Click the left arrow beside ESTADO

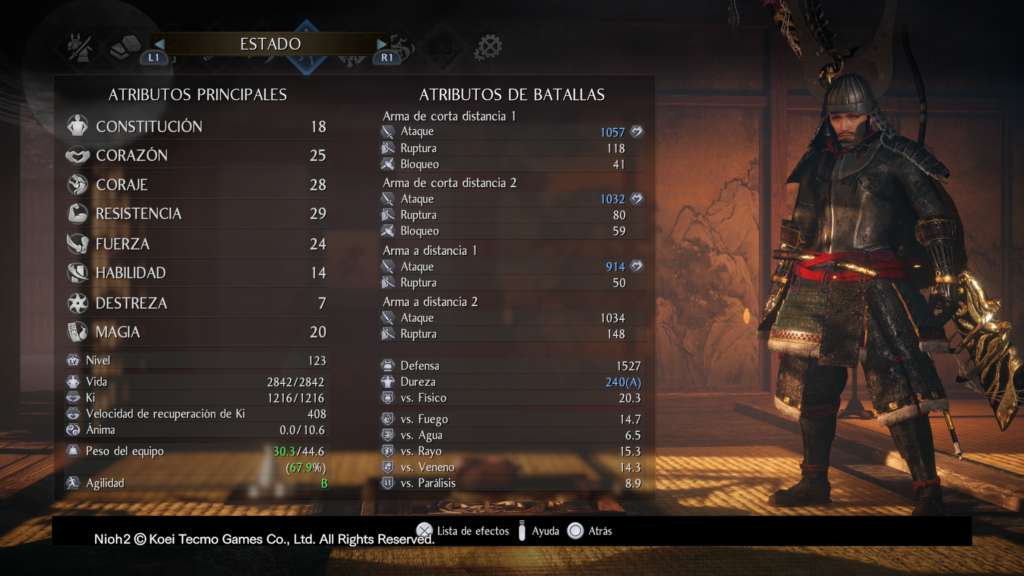click(x=157, y=44)
